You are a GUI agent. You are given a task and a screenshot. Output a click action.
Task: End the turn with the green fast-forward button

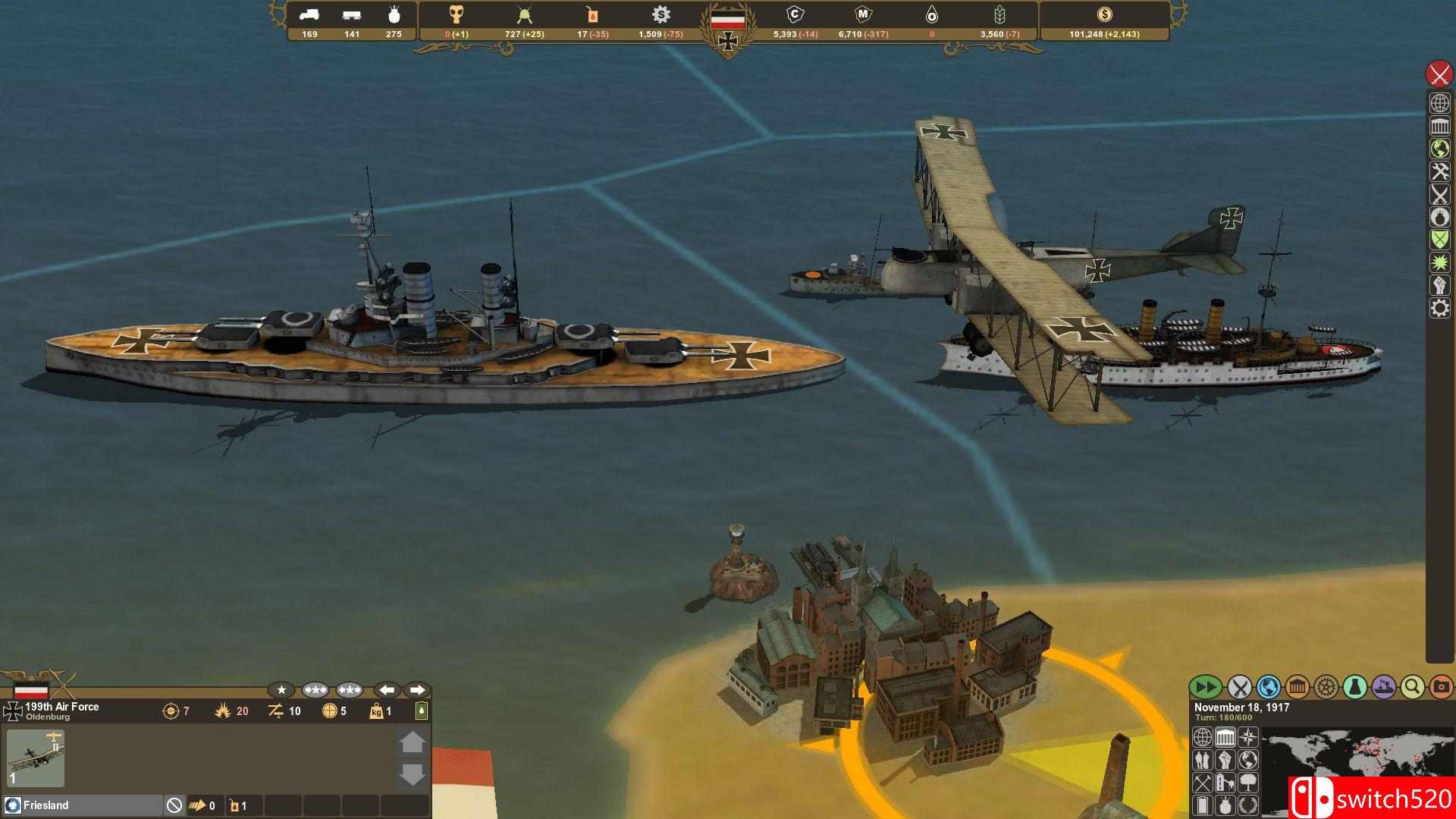(x=1204, y=687)
